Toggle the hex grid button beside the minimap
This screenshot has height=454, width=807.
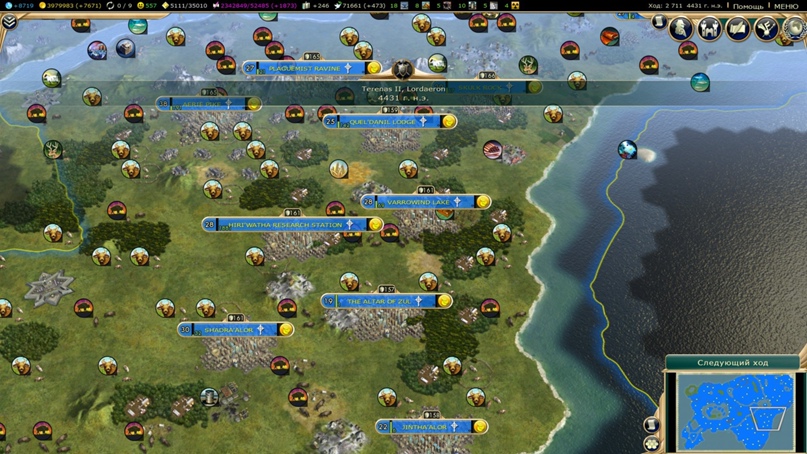coord(653,443)
